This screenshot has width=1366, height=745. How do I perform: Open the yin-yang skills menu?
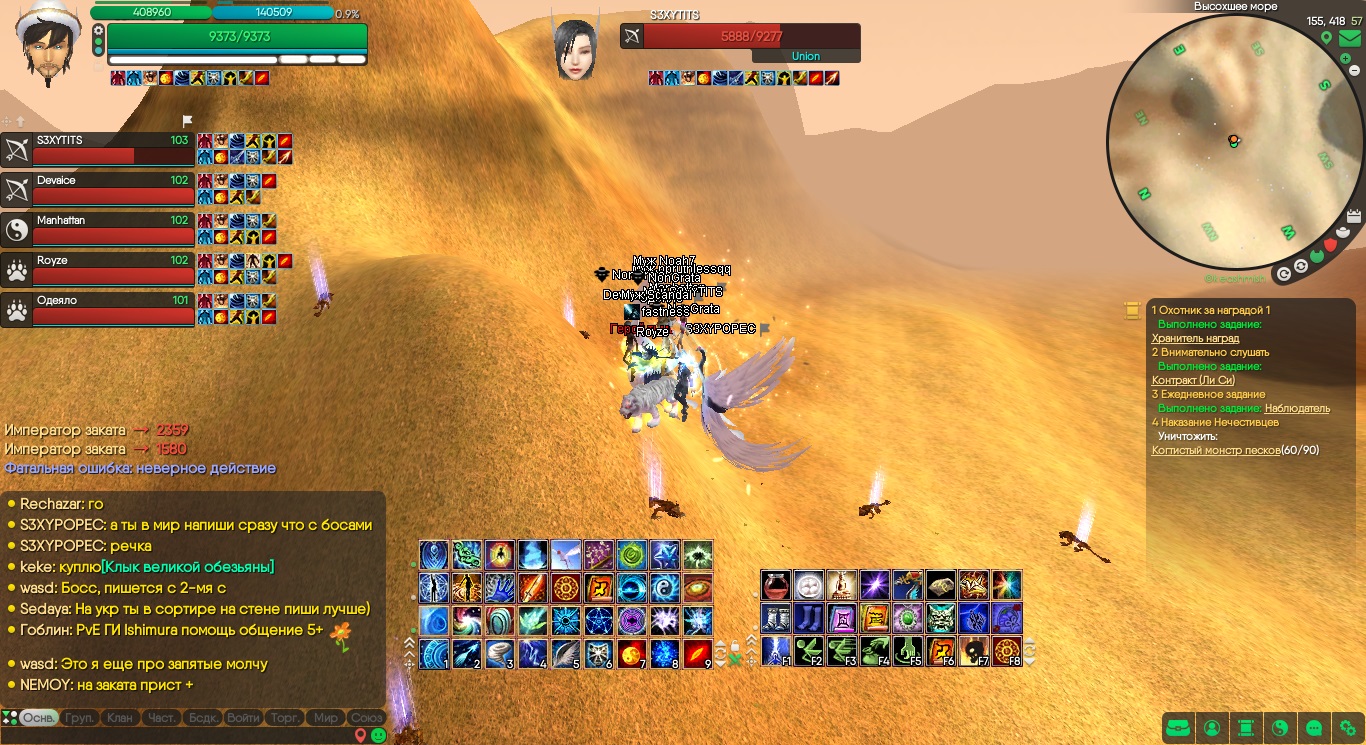(1279, 728)
